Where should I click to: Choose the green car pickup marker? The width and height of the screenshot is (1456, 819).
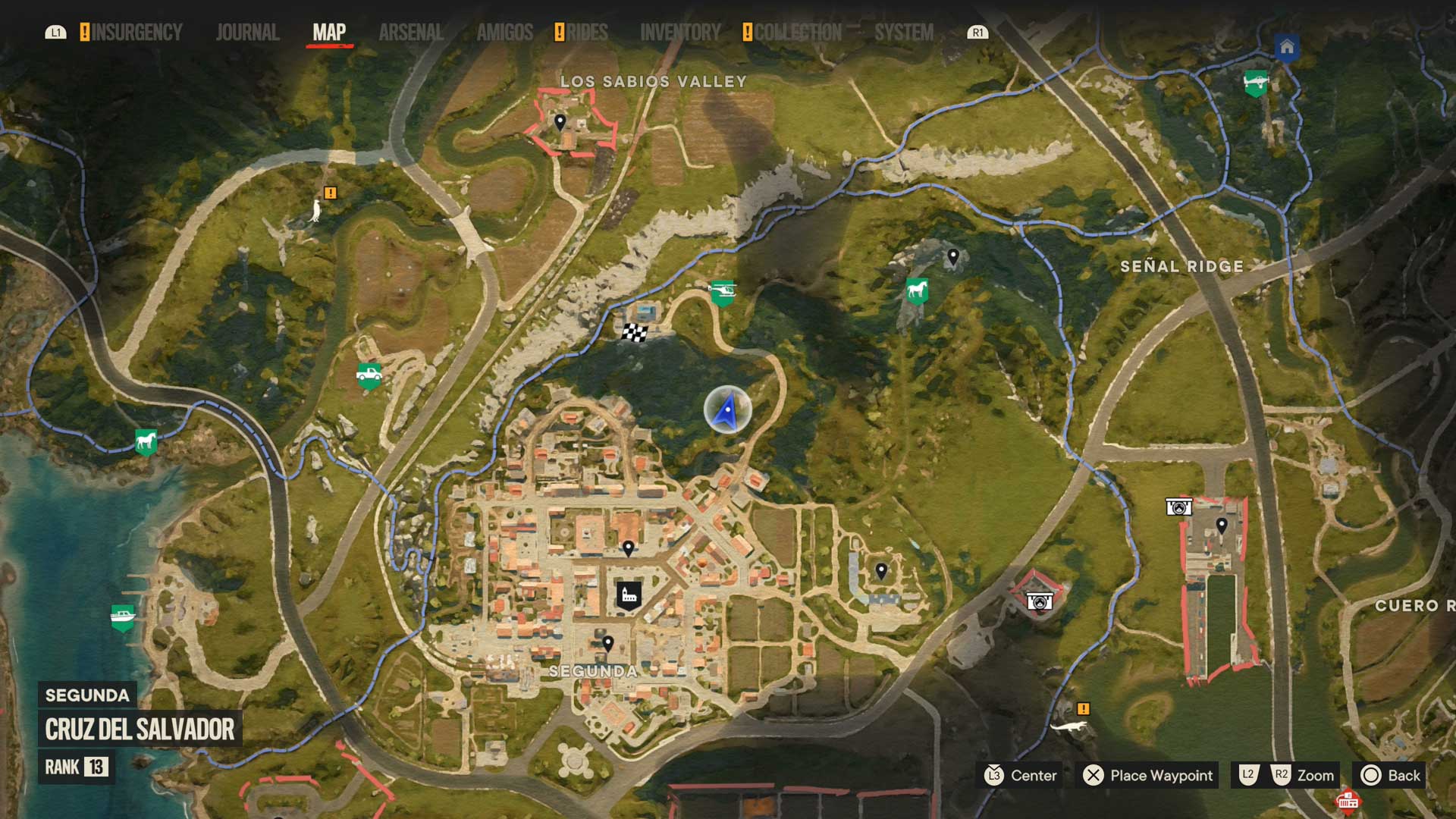[369, 374]
